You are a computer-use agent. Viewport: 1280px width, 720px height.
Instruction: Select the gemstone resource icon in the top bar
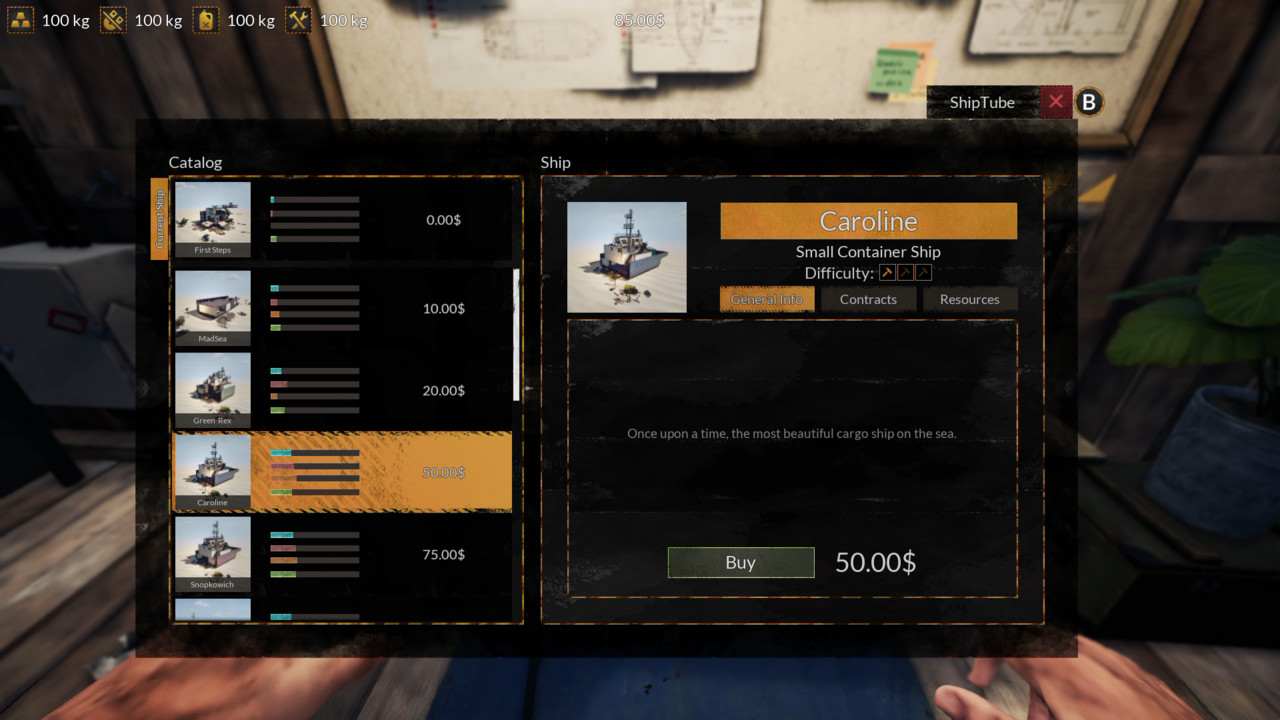113,20
